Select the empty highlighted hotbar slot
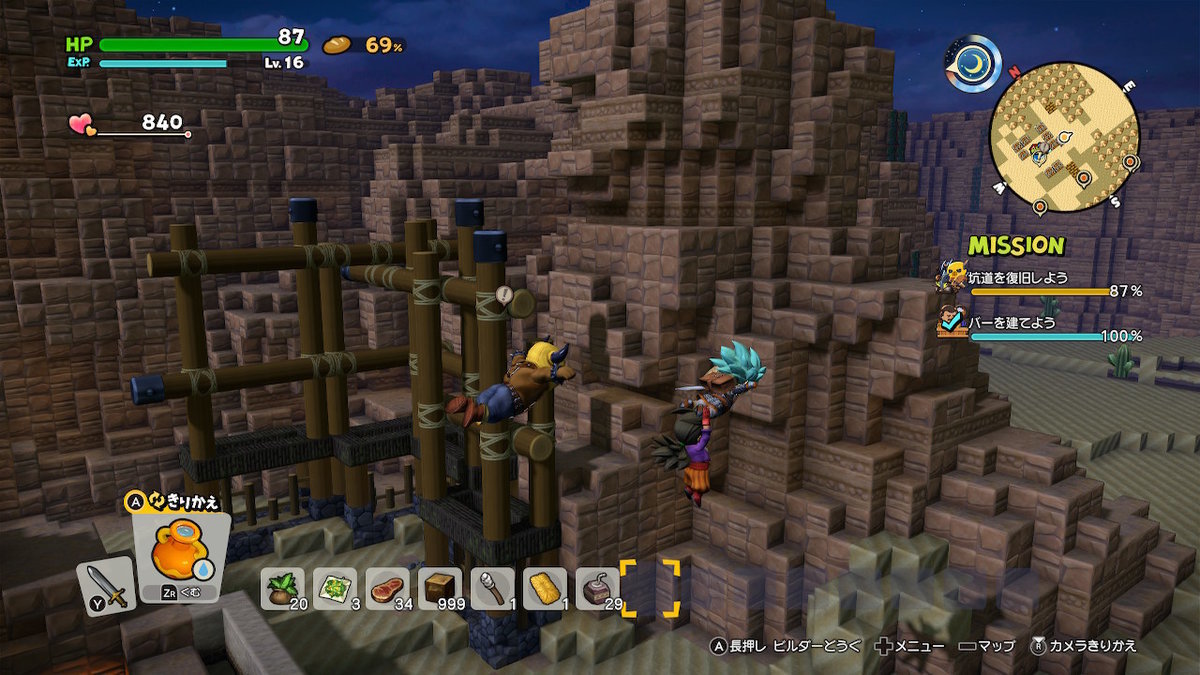Image resolution: width=1200 pixels, height=675 pixels. click(x=650, y=587)
